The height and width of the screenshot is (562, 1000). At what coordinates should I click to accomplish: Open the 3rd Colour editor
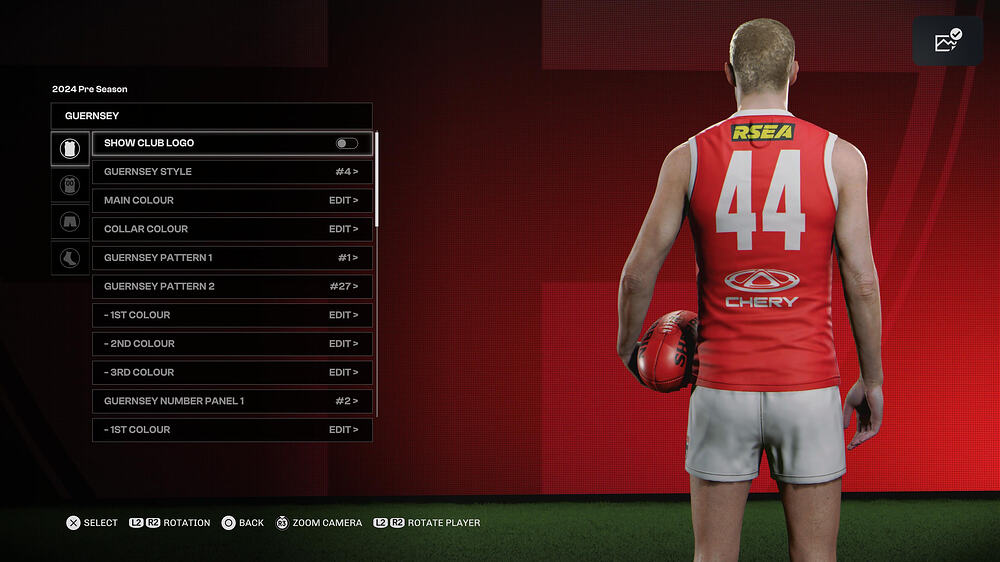[x=232, y=373]
